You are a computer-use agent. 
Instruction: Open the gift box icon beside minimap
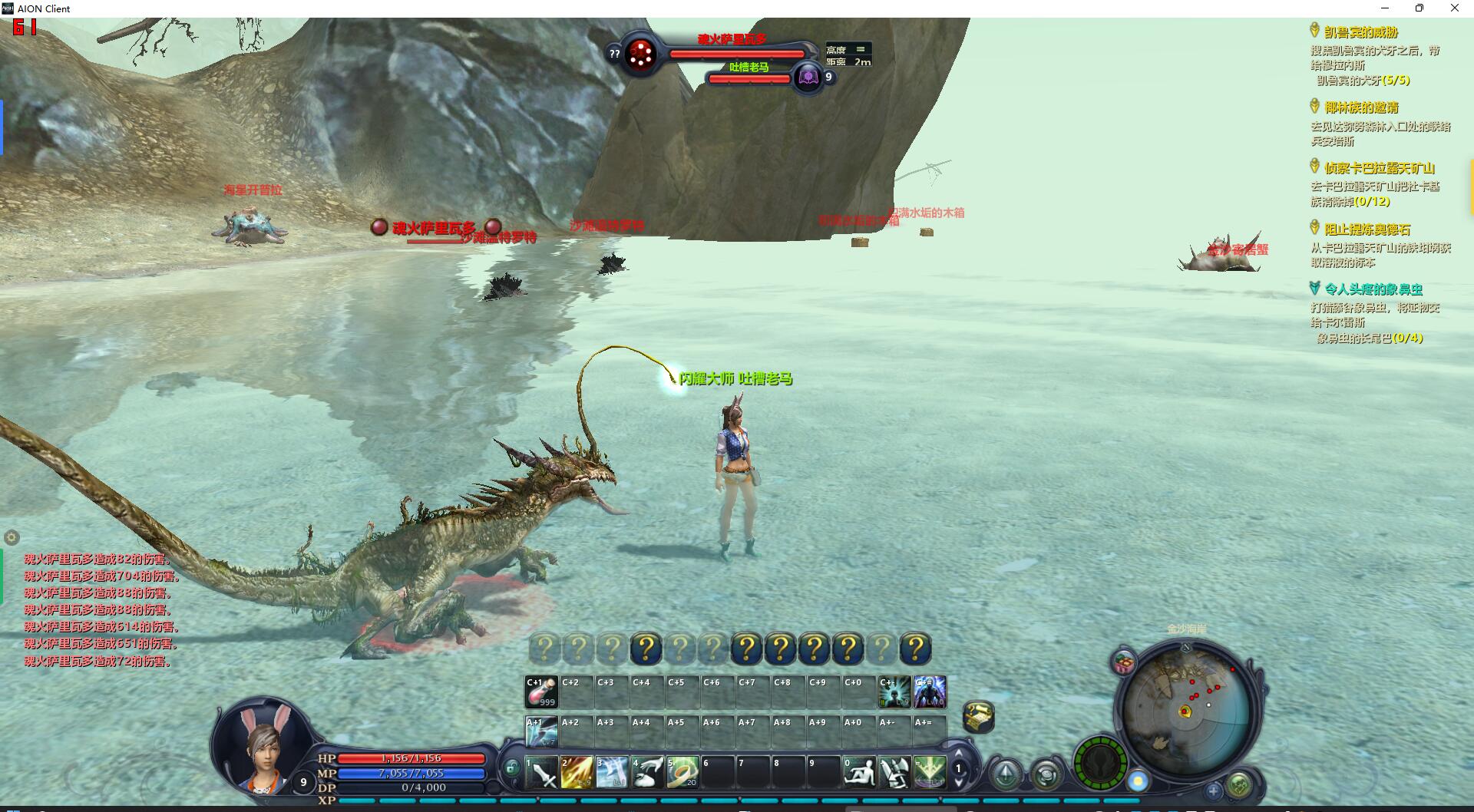[x=1124, y=663]
